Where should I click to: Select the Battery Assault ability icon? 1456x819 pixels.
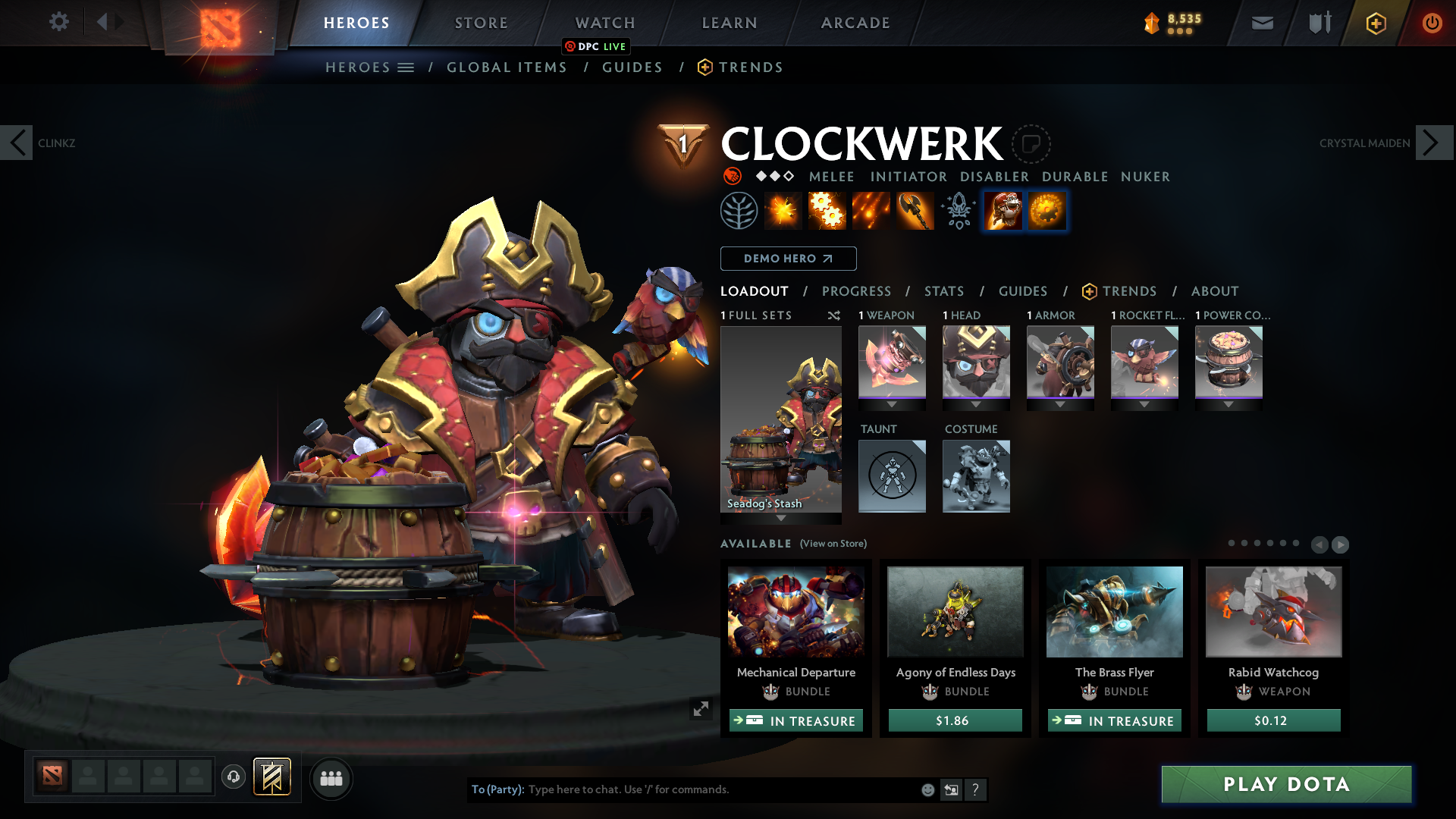pos(783,210)
